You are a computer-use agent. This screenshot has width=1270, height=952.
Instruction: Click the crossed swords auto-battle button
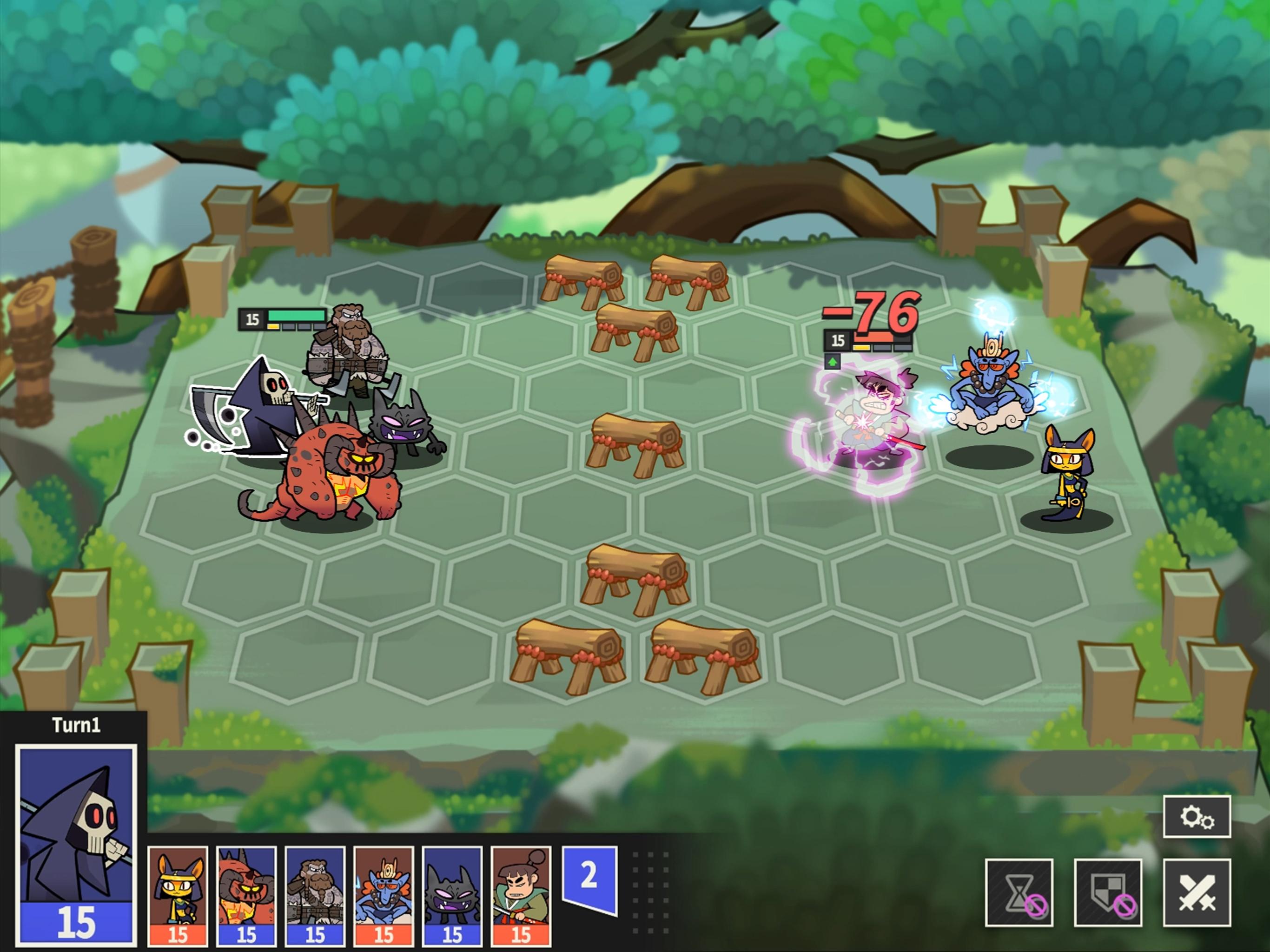point(1197,892)
